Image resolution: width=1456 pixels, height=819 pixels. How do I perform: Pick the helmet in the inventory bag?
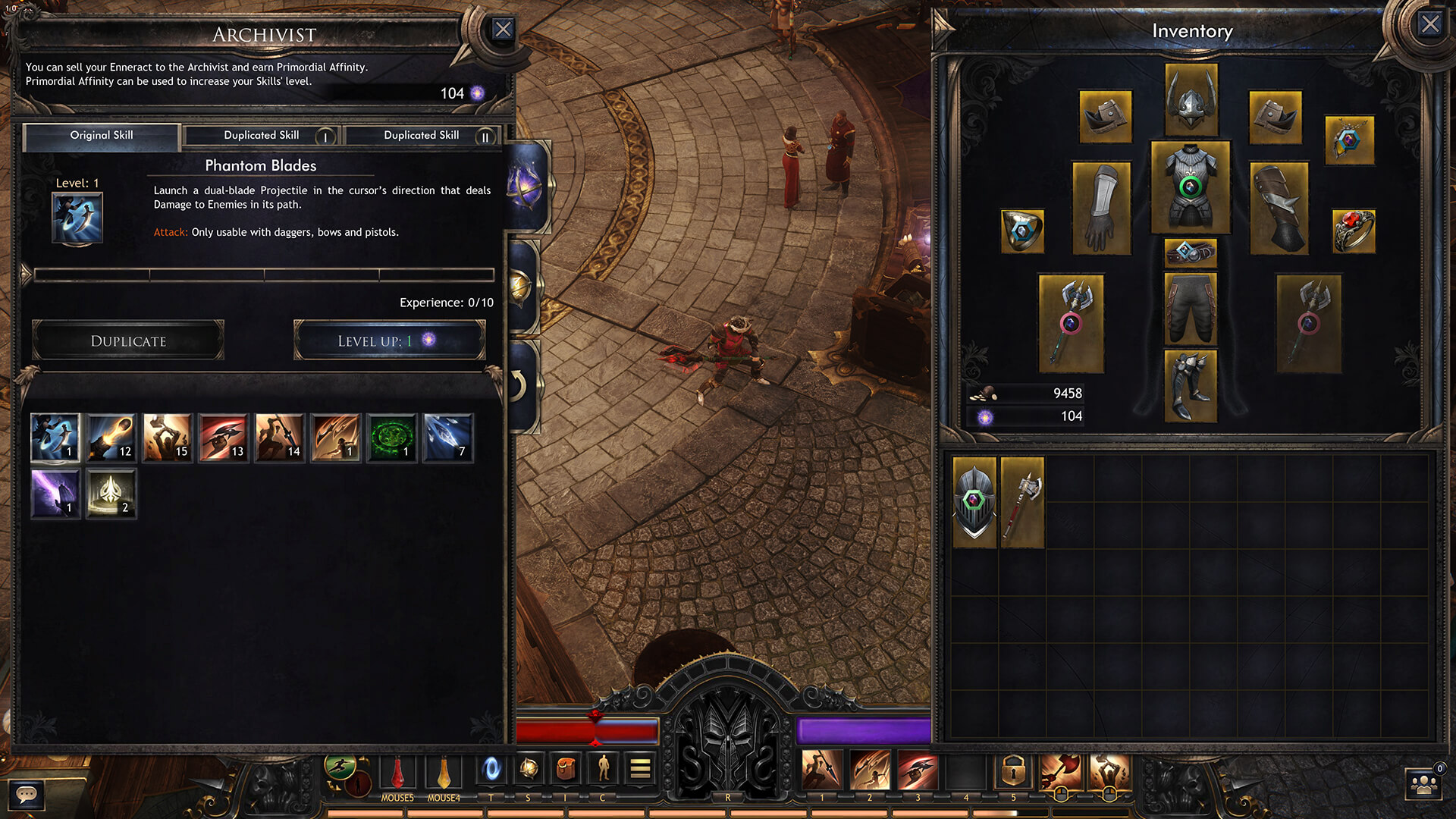click(x=974, y=502)
